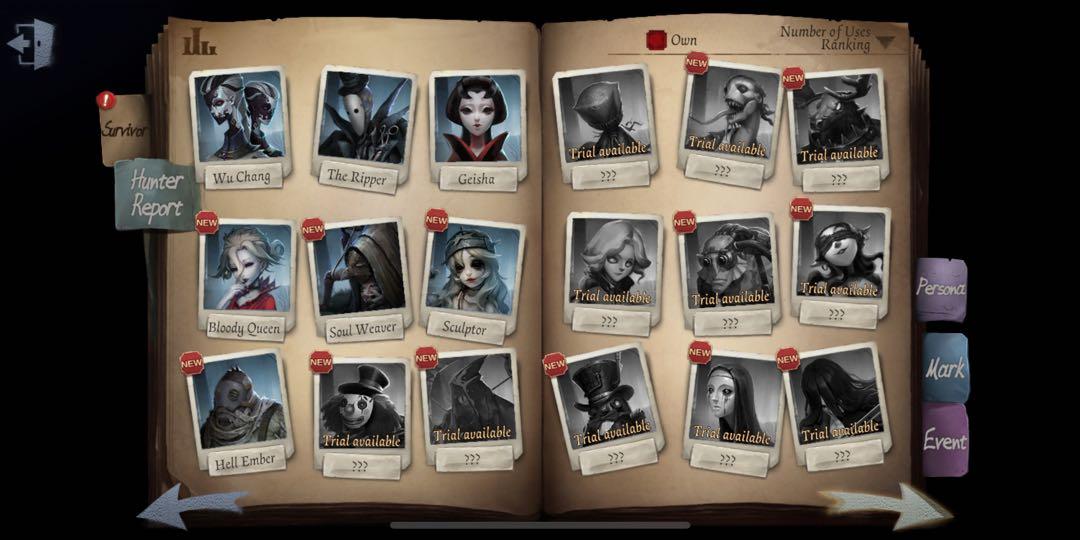Open the Hunter Report tab
This screenshot has height=540, width=1080.
pos(155,195)
